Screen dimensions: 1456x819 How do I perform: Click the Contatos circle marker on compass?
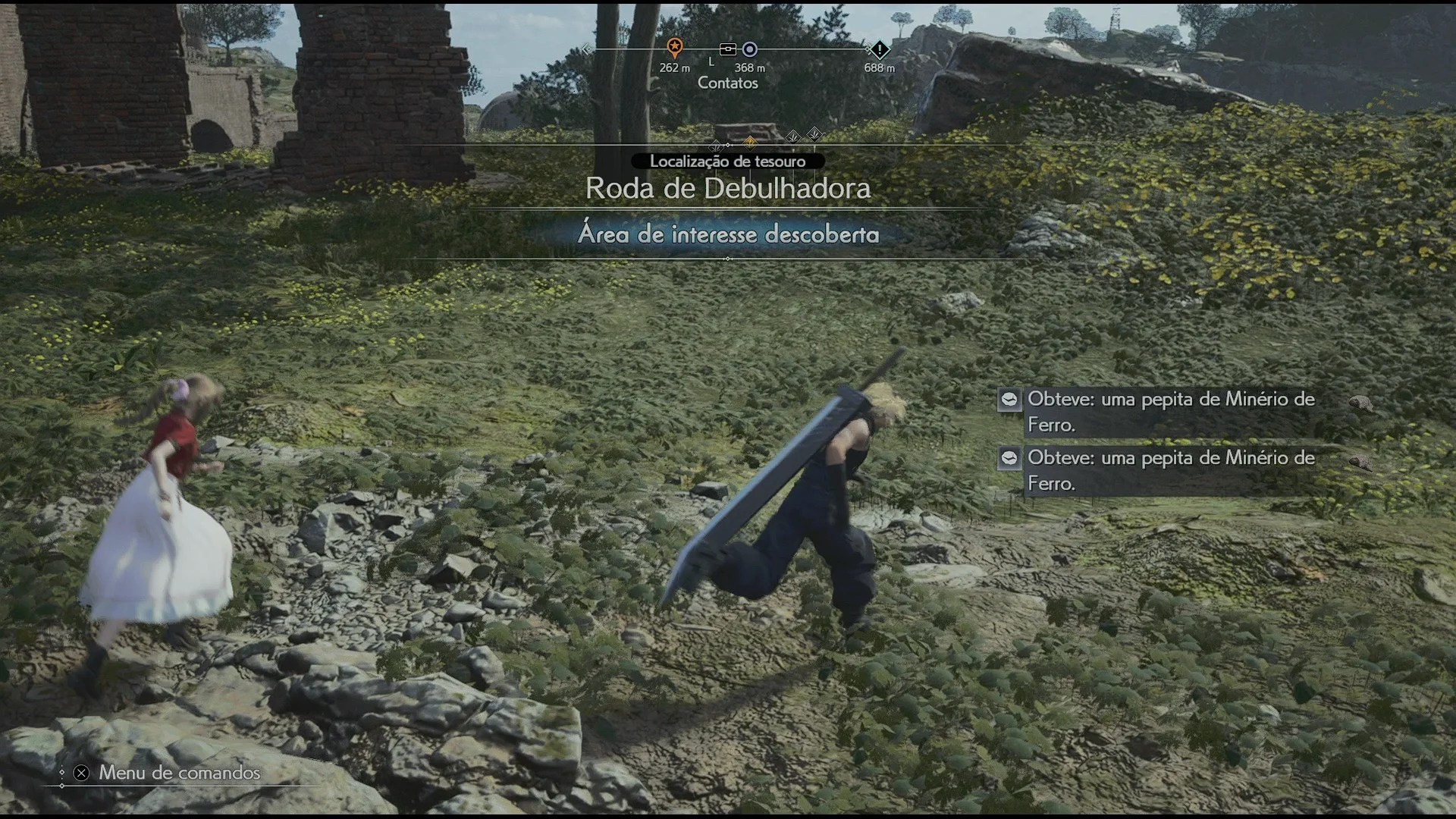(749, 49)
